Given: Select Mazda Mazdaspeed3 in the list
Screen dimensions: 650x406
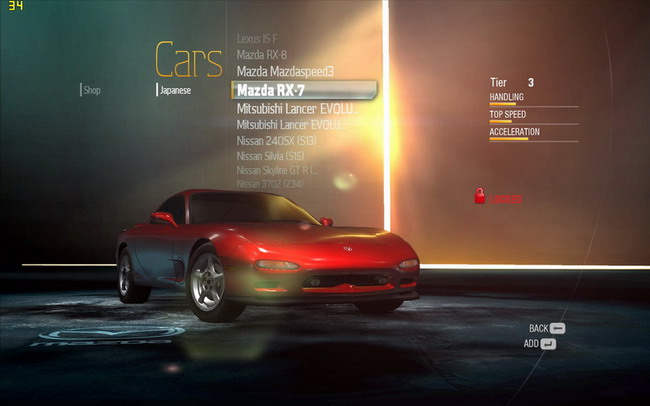Looking at the screenshot, I should pyautogui.click(x=285, y=71).
